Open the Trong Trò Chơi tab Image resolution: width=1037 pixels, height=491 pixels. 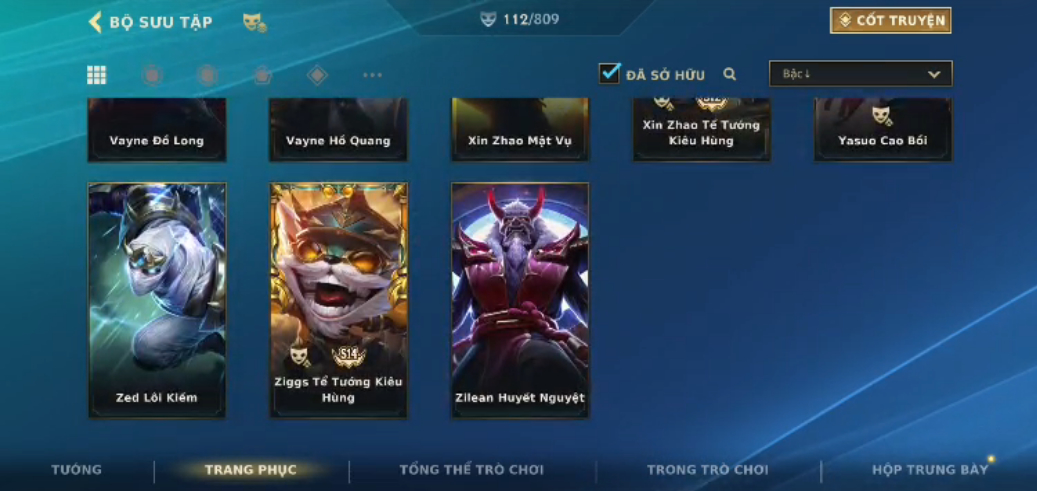[x=708, y=470]
